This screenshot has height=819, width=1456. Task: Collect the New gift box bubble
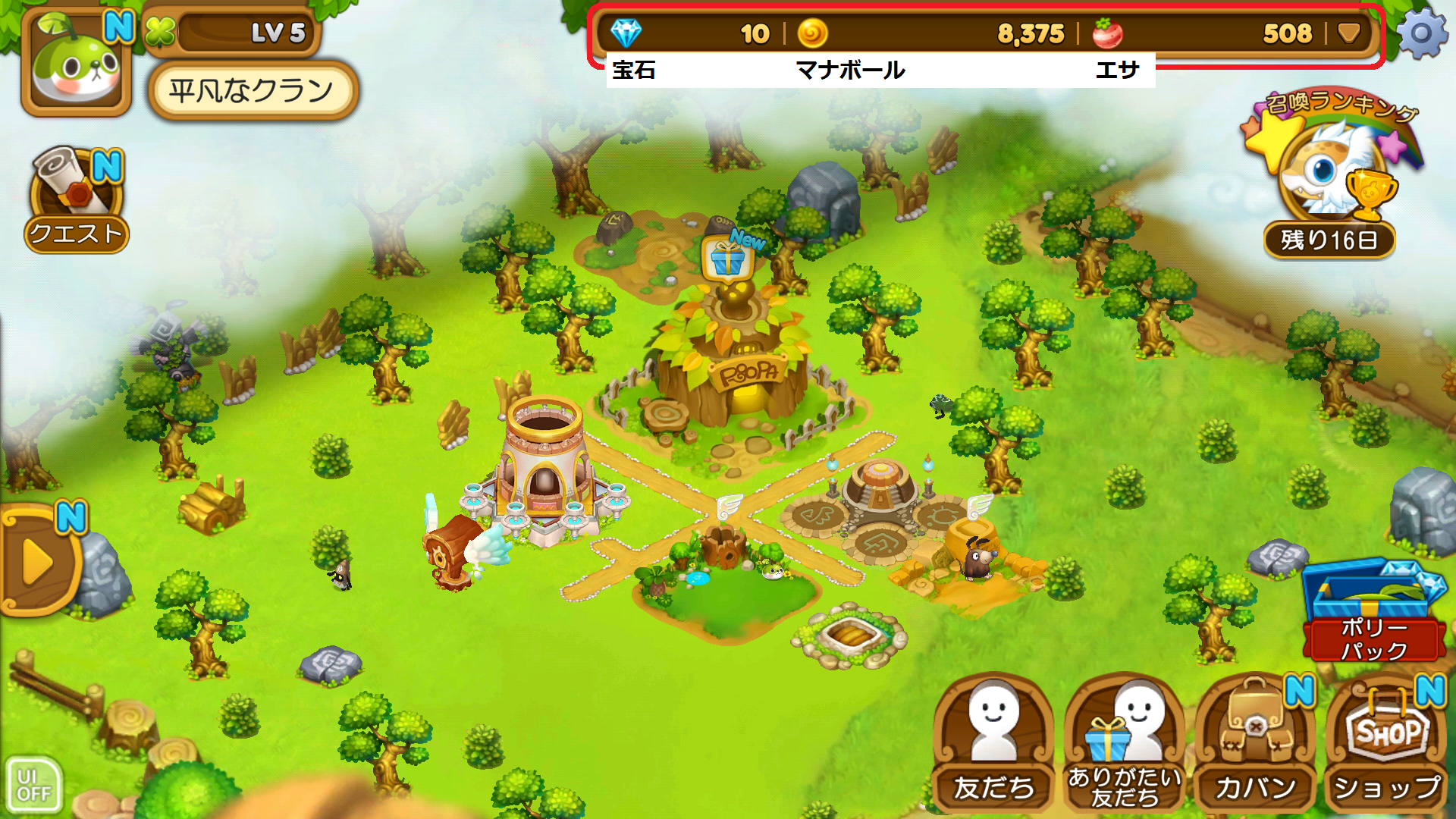[x=728, y=259]
